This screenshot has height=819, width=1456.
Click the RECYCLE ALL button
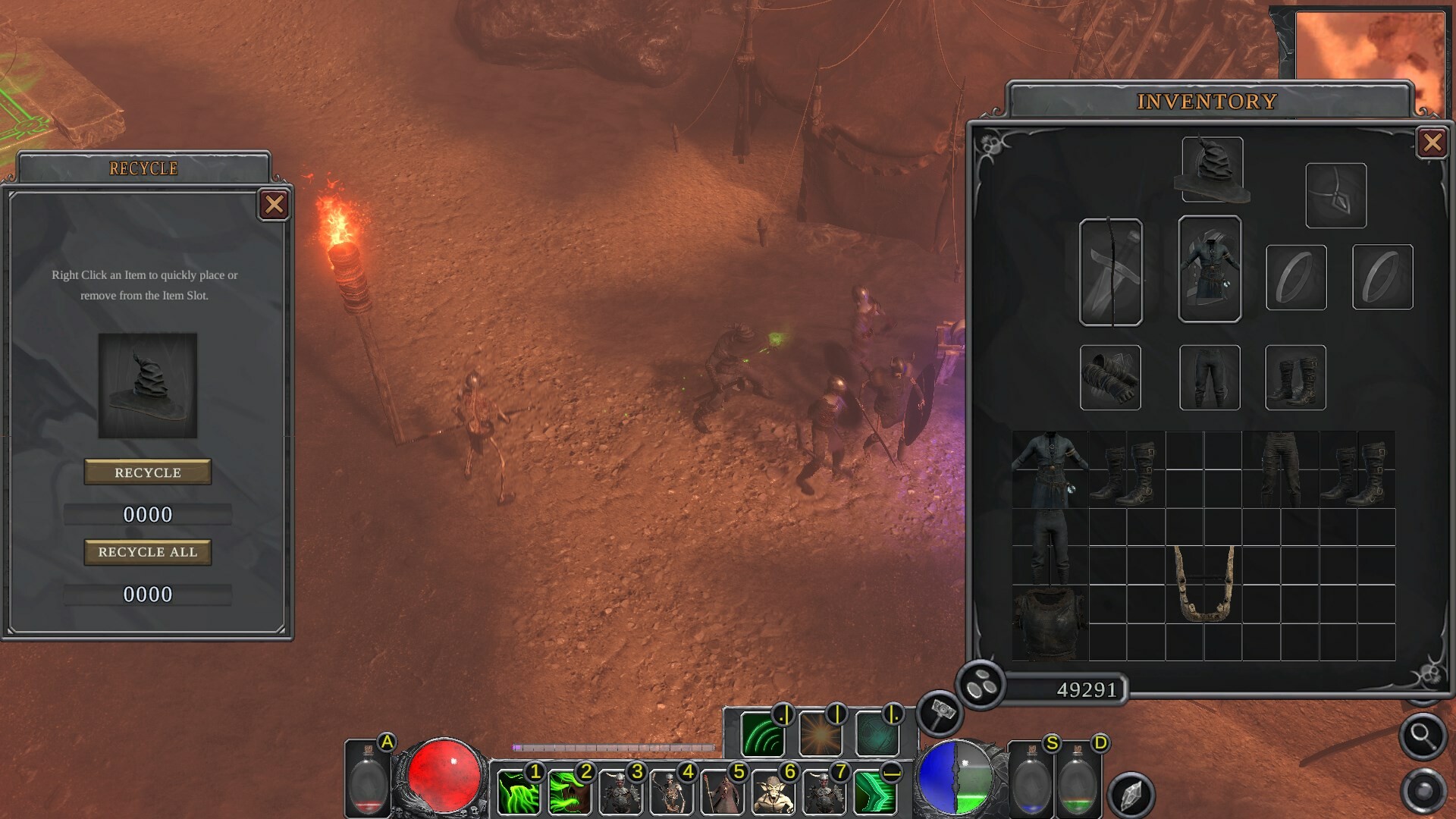pos(147,552)
